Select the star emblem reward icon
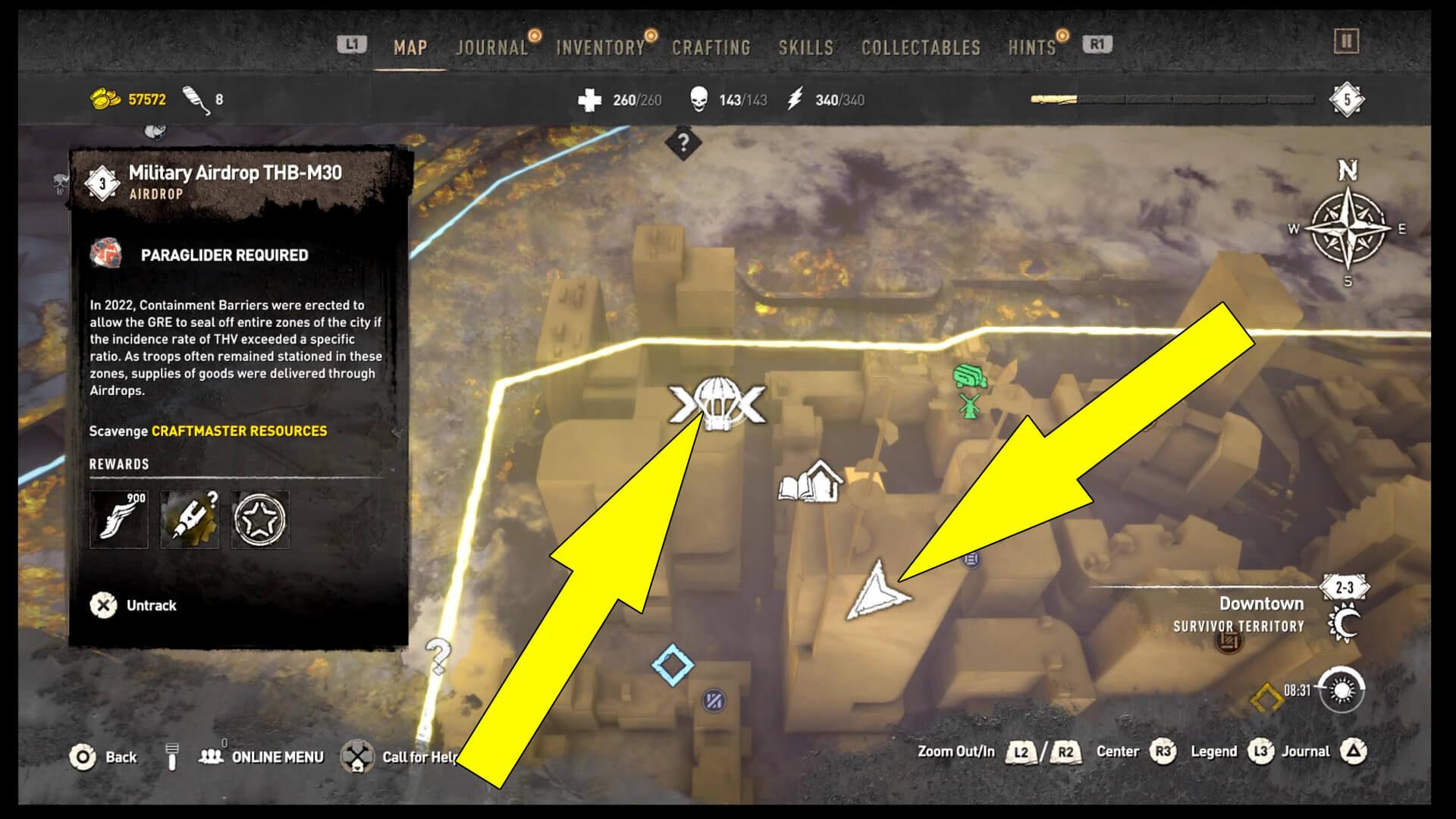 (x=260, y=520)
